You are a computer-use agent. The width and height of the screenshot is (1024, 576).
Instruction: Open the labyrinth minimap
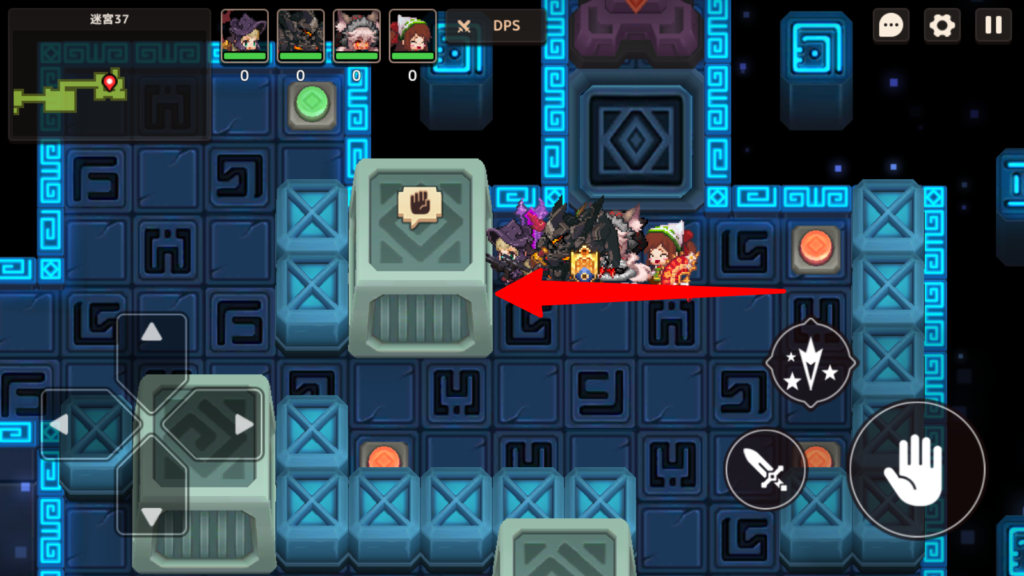(x=108, y=75)
